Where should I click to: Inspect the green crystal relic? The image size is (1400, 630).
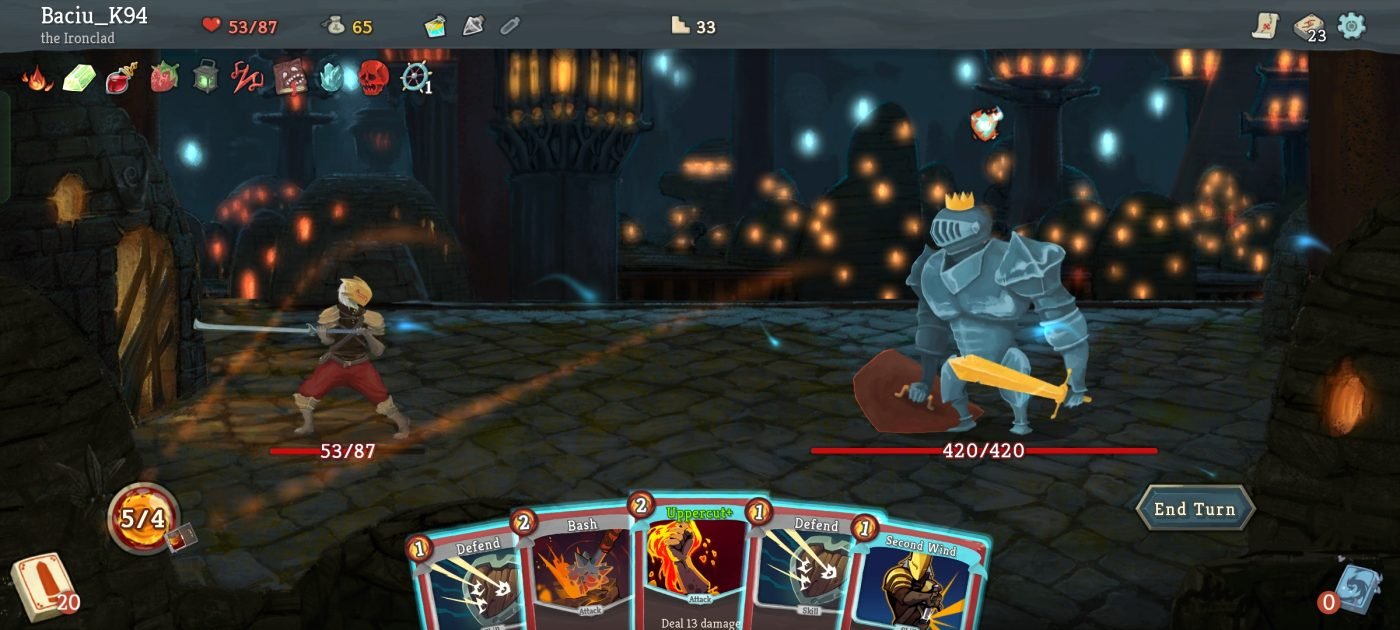[79, 78]
